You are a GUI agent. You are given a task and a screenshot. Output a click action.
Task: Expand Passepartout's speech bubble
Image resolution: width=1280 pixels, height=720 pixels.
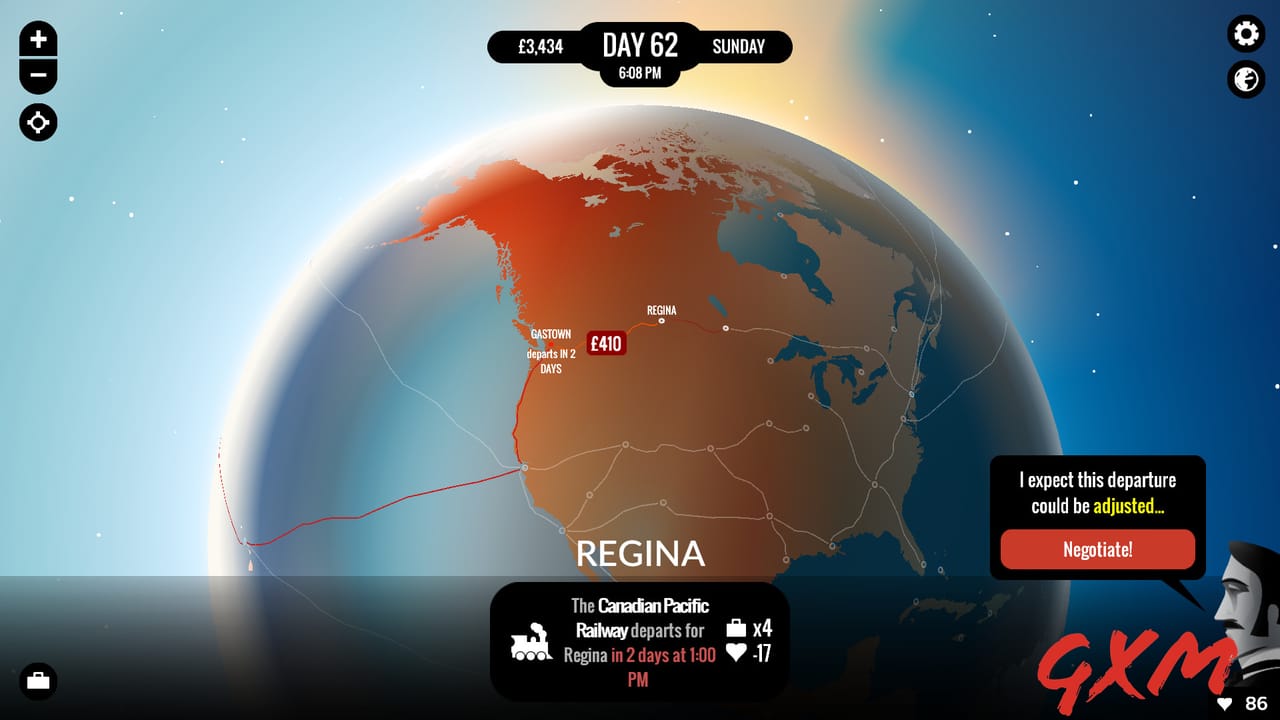(1097, 492)
